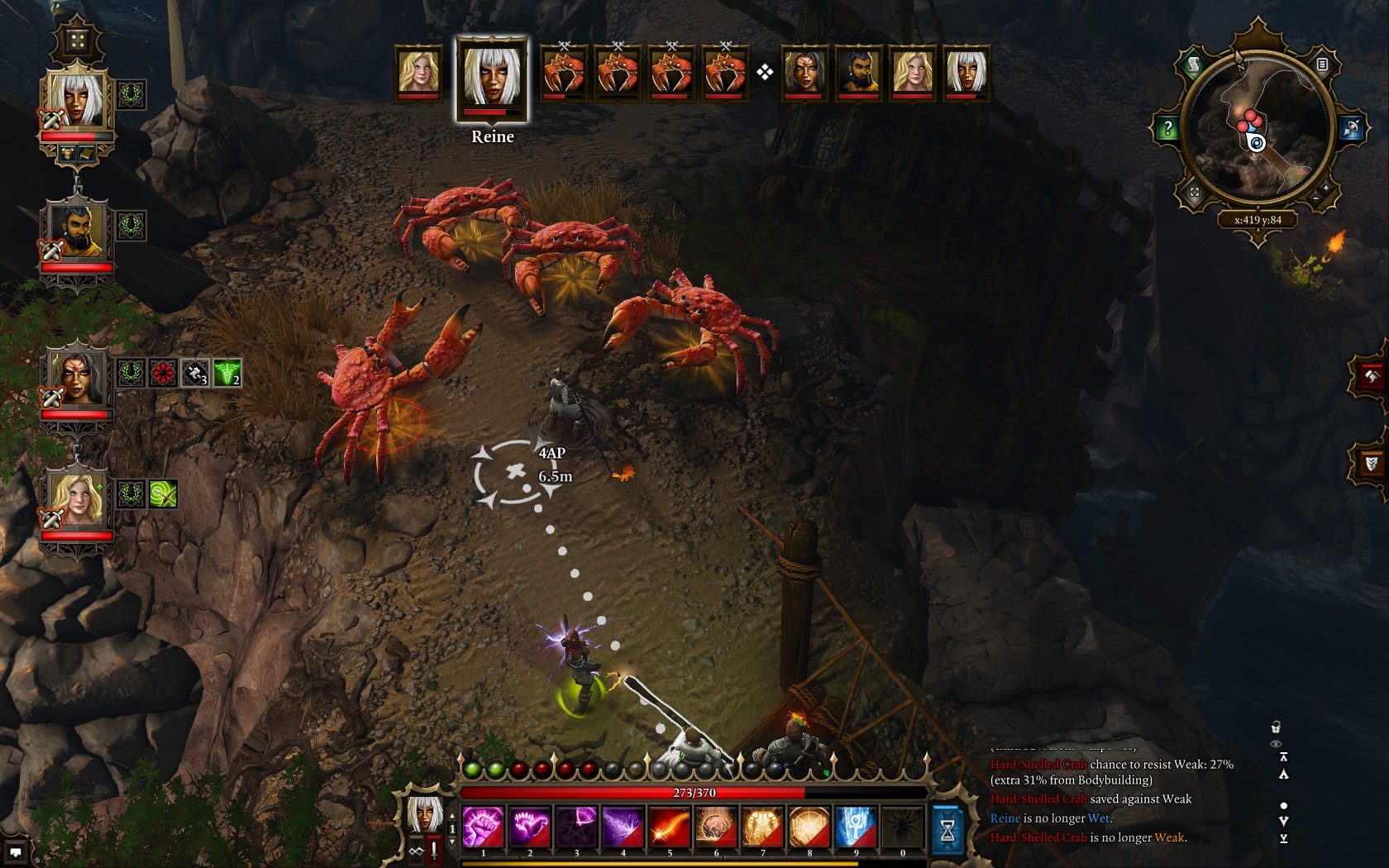Click the dice button above party portraits
Image resolution: width=1389 pixels, height=868 pixels.
pos(76,40)
